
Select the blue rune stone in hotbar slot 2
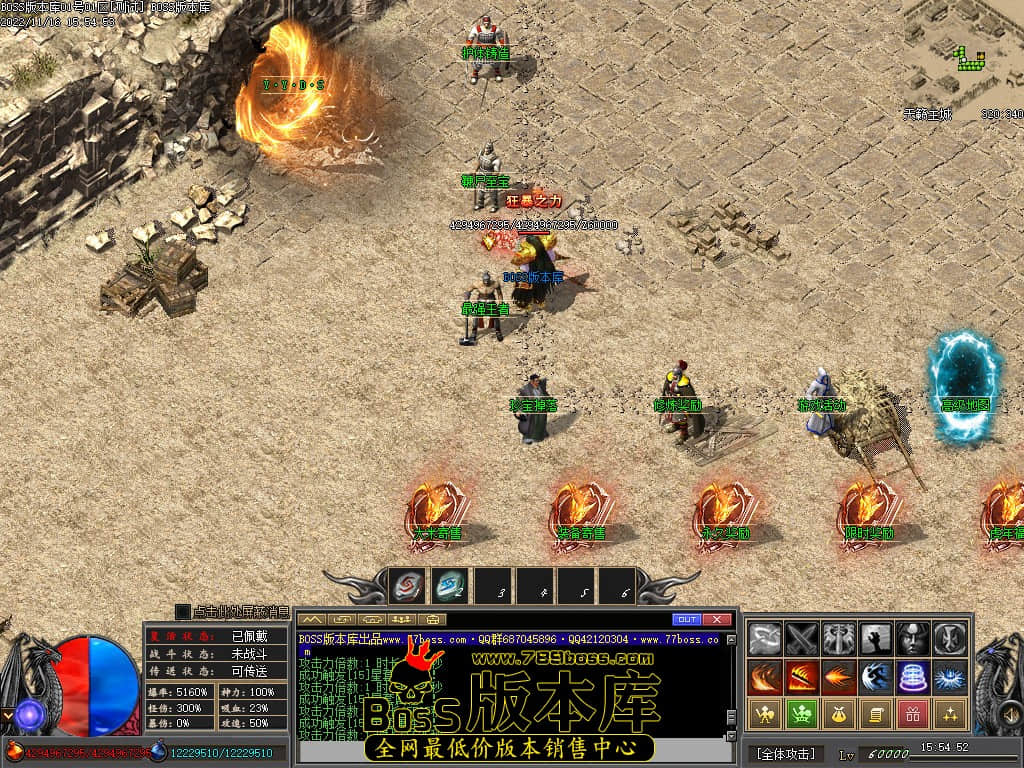(x=449, y=587)
